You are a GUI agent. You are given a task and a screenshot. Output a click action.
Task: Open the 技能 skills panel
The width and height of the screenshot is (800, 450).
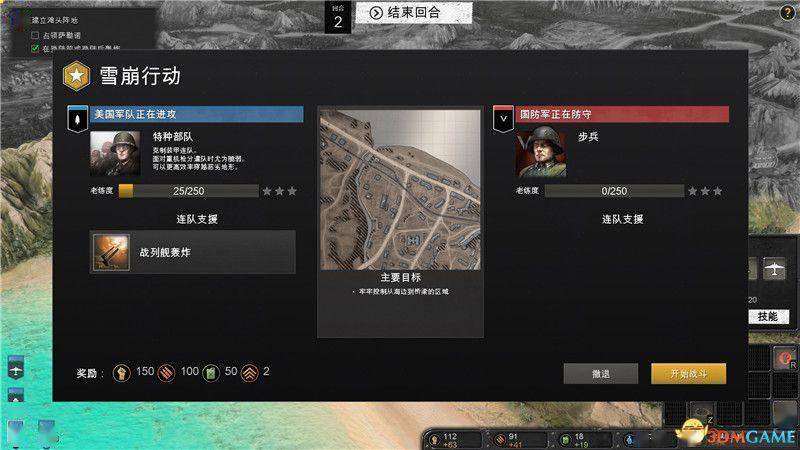click(766, 316)
